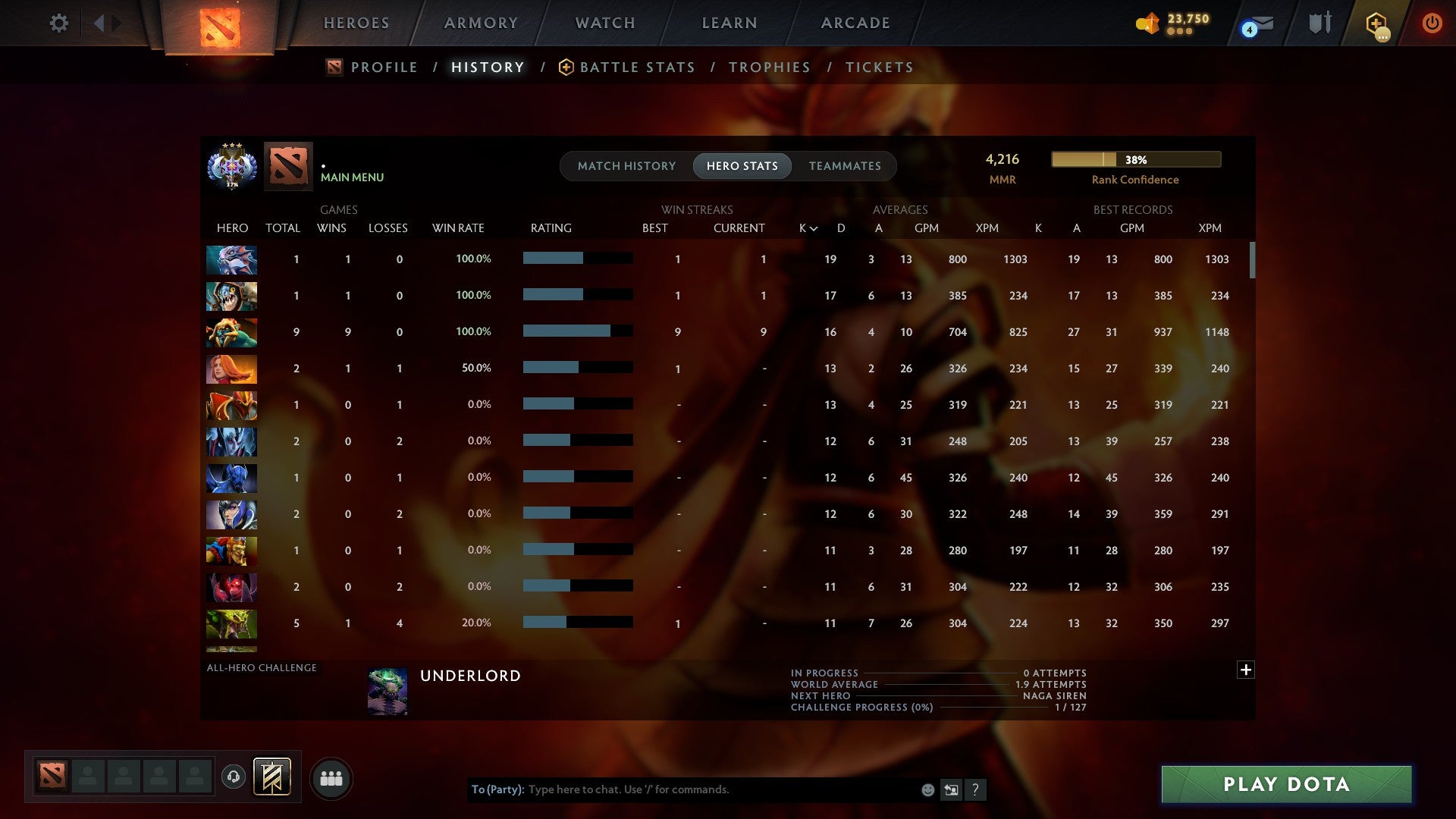Open the ARCADE menu tab
Viewport: 1456px width, 819px height.
855,23
